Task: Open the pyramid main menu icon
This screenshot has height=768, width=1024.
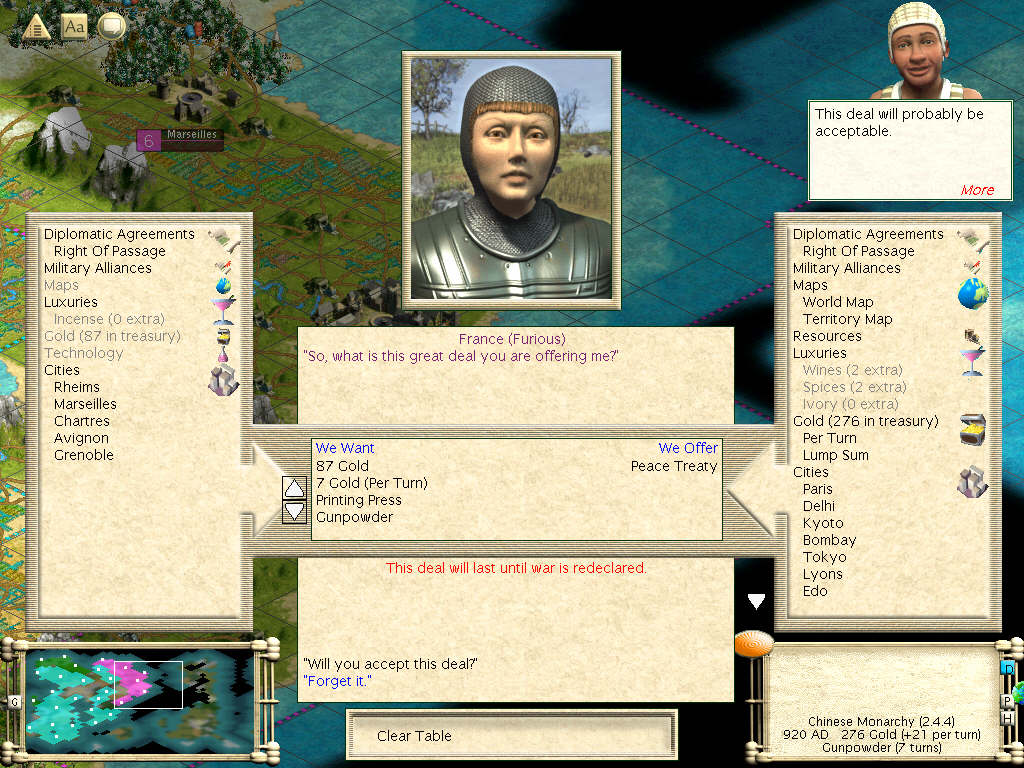Action: pyautogui.click(x=36, y=27)
